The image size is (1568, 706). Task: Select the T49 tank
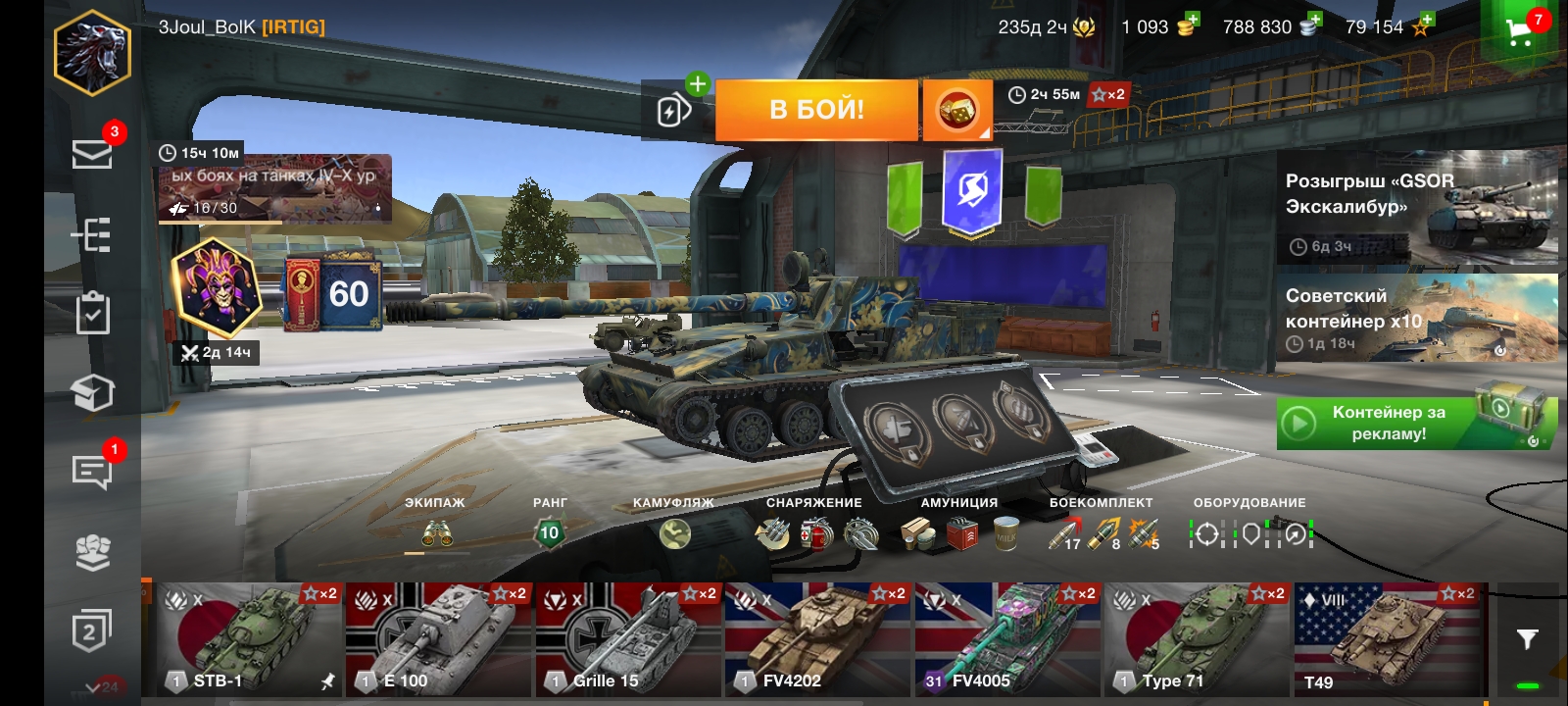pos(1388,639)
